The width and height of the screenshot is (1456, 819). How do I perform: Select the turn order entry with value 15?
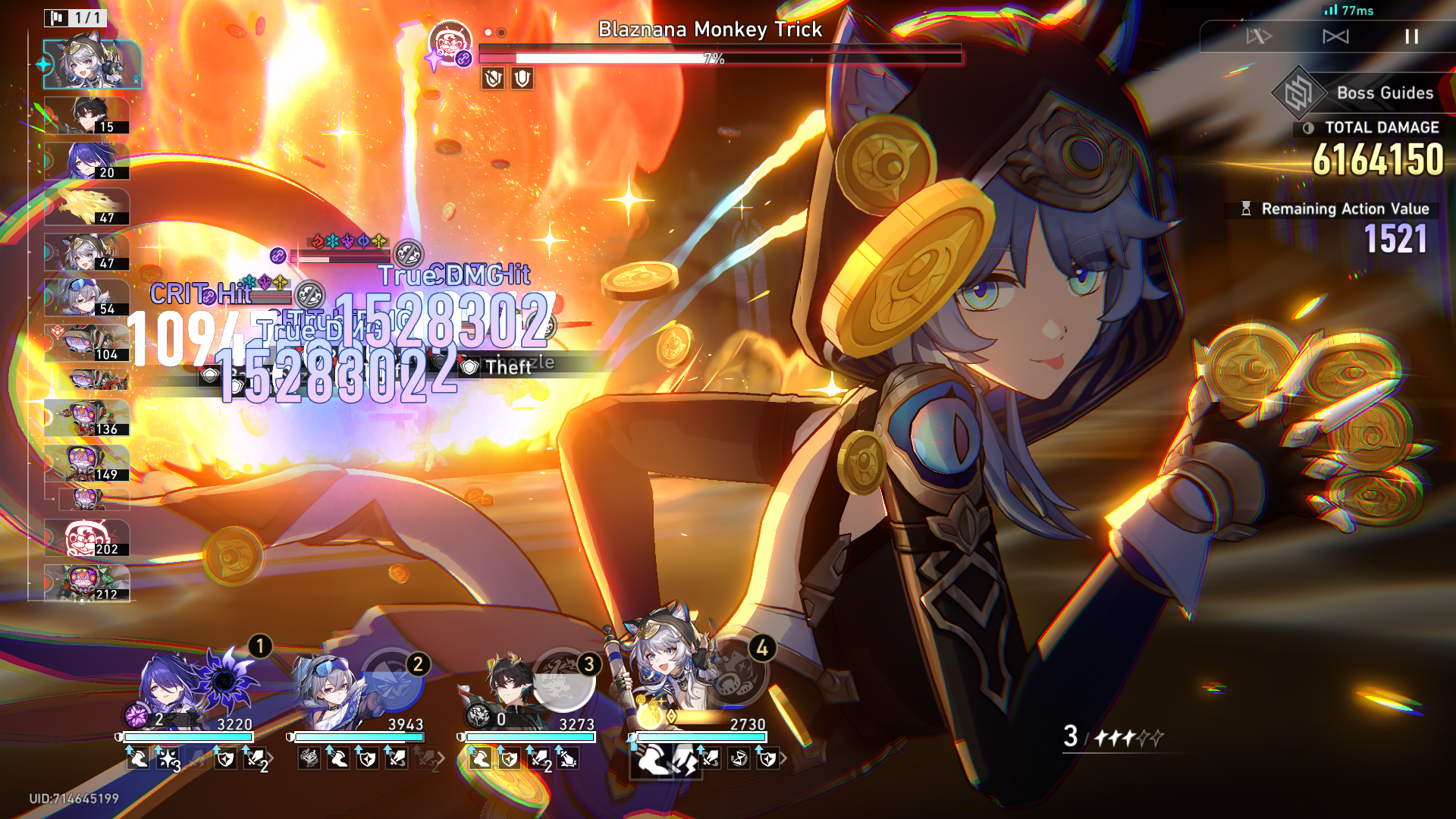86,116
